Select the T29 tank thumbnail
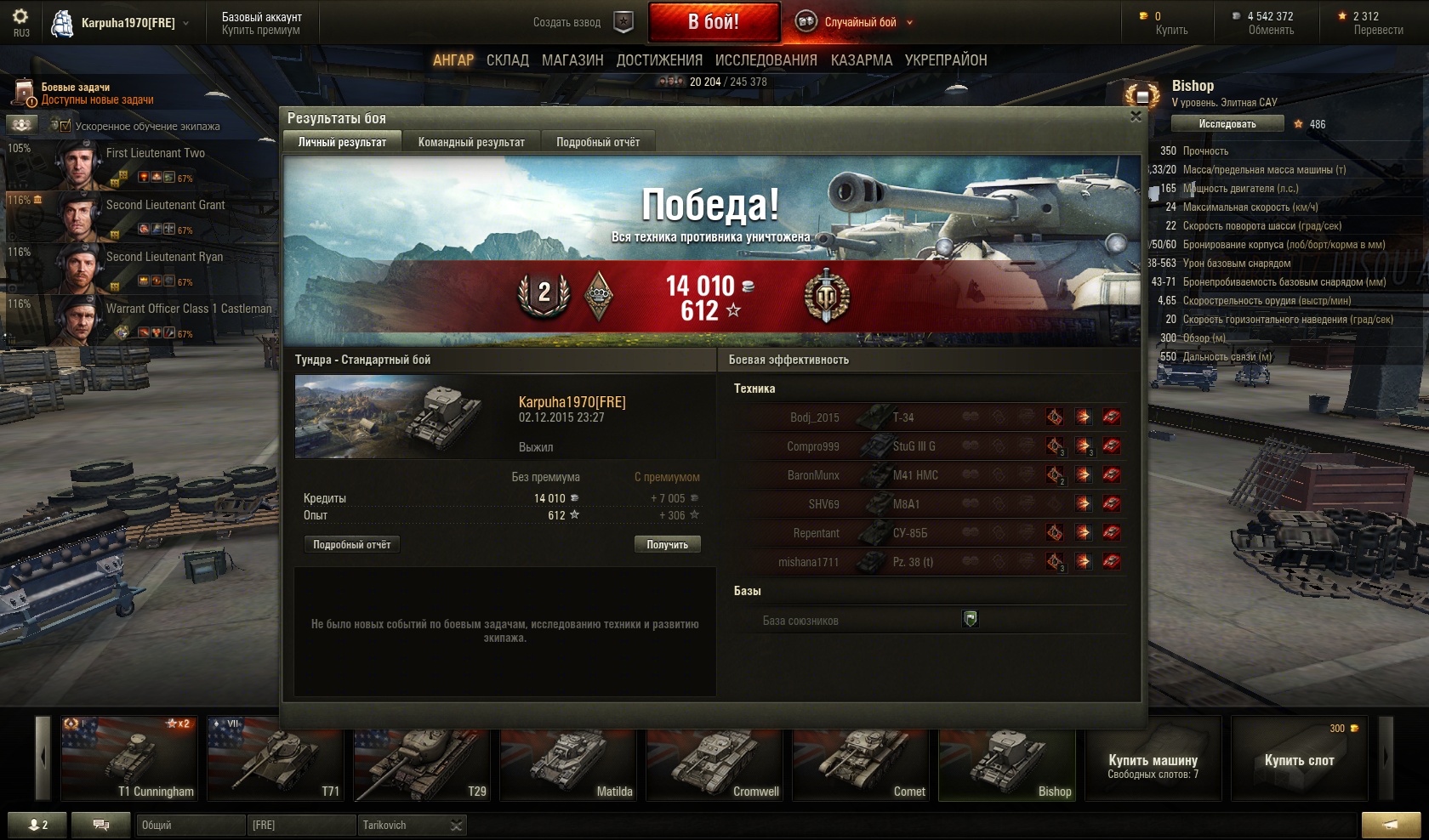Viewport: 1429px width, 840px height. 423,758
